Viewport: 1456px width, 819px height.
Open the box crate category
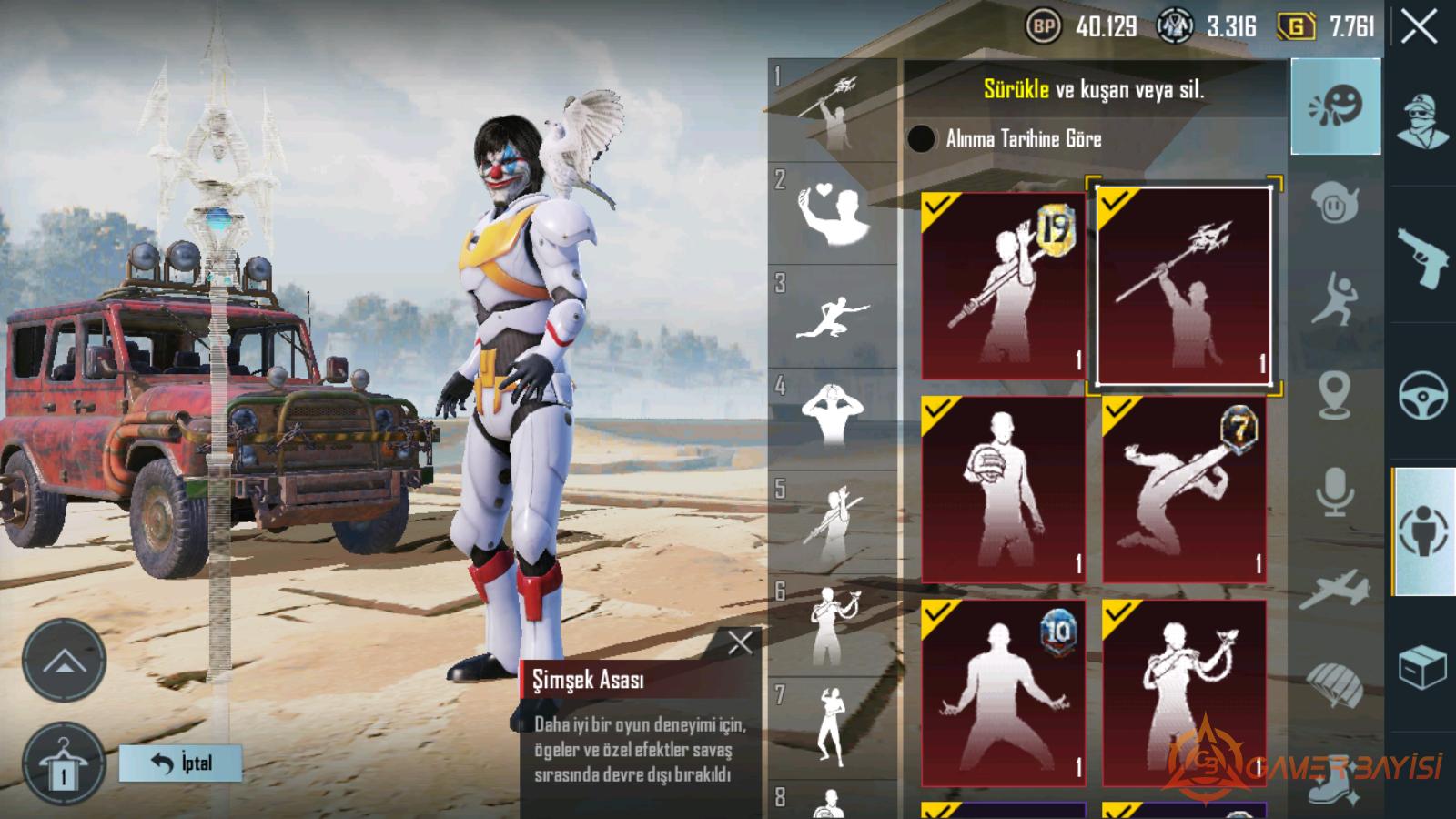1422,669
